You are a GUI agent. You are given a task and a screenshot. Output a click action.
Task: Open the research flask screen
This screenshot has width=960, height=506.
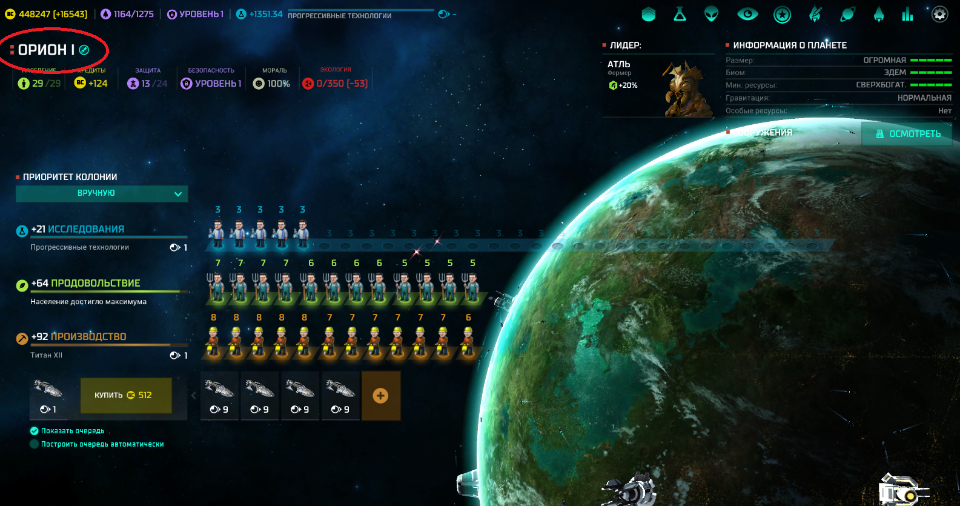(x=678, y=15)
